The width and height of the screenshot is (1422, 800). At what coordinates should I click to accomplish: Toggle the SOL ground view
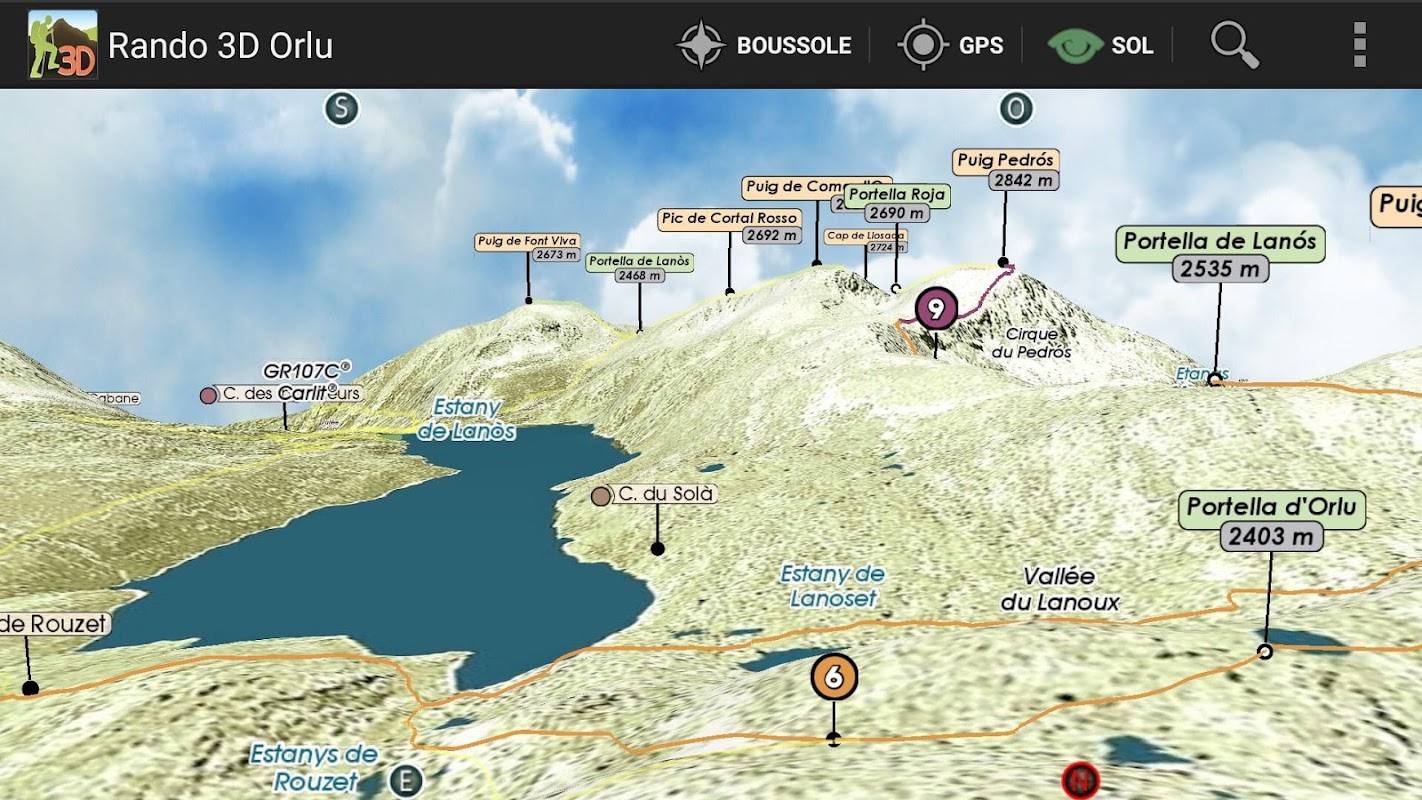click(1101, 45)
